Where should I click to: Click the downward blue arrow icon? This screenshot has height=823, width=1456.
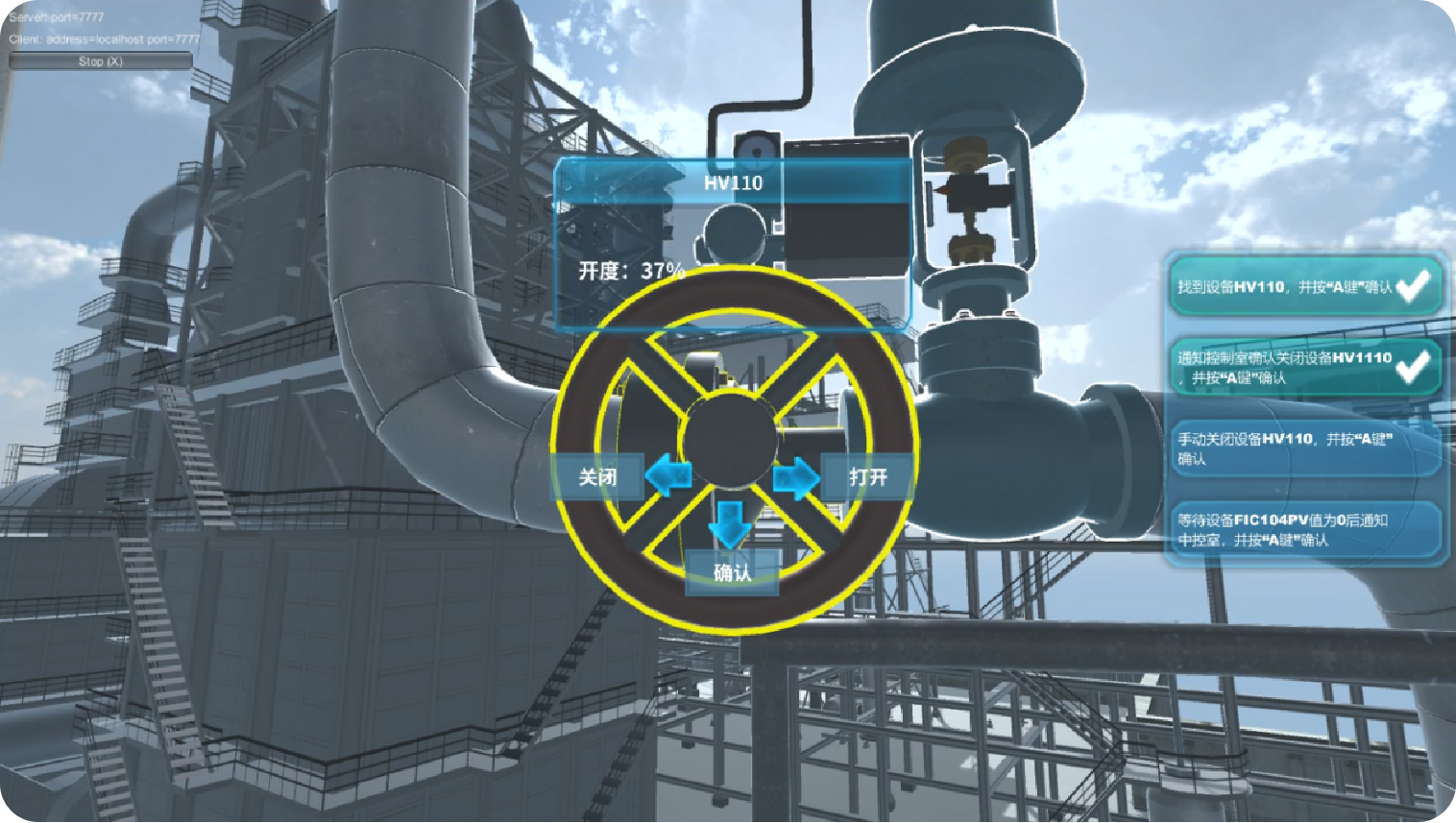point(730,523)
